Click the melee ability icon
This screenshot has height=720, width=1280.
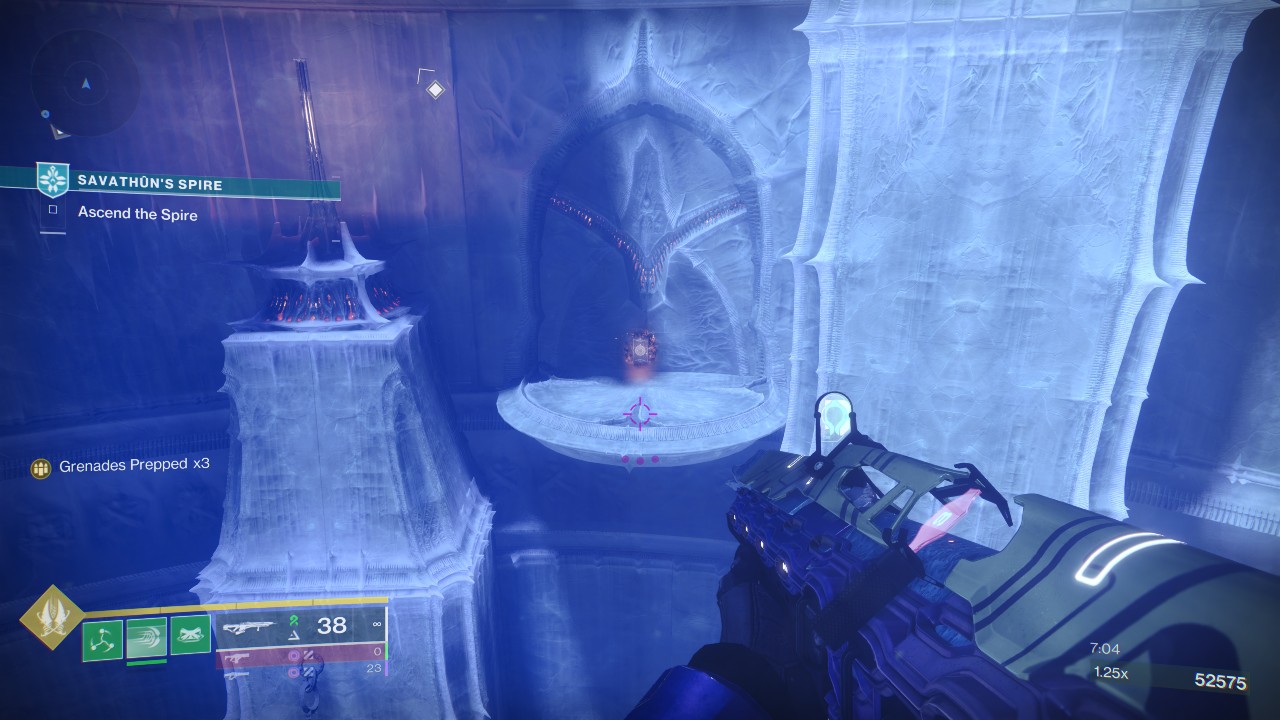pyautogui.click(x=188, y=635)
